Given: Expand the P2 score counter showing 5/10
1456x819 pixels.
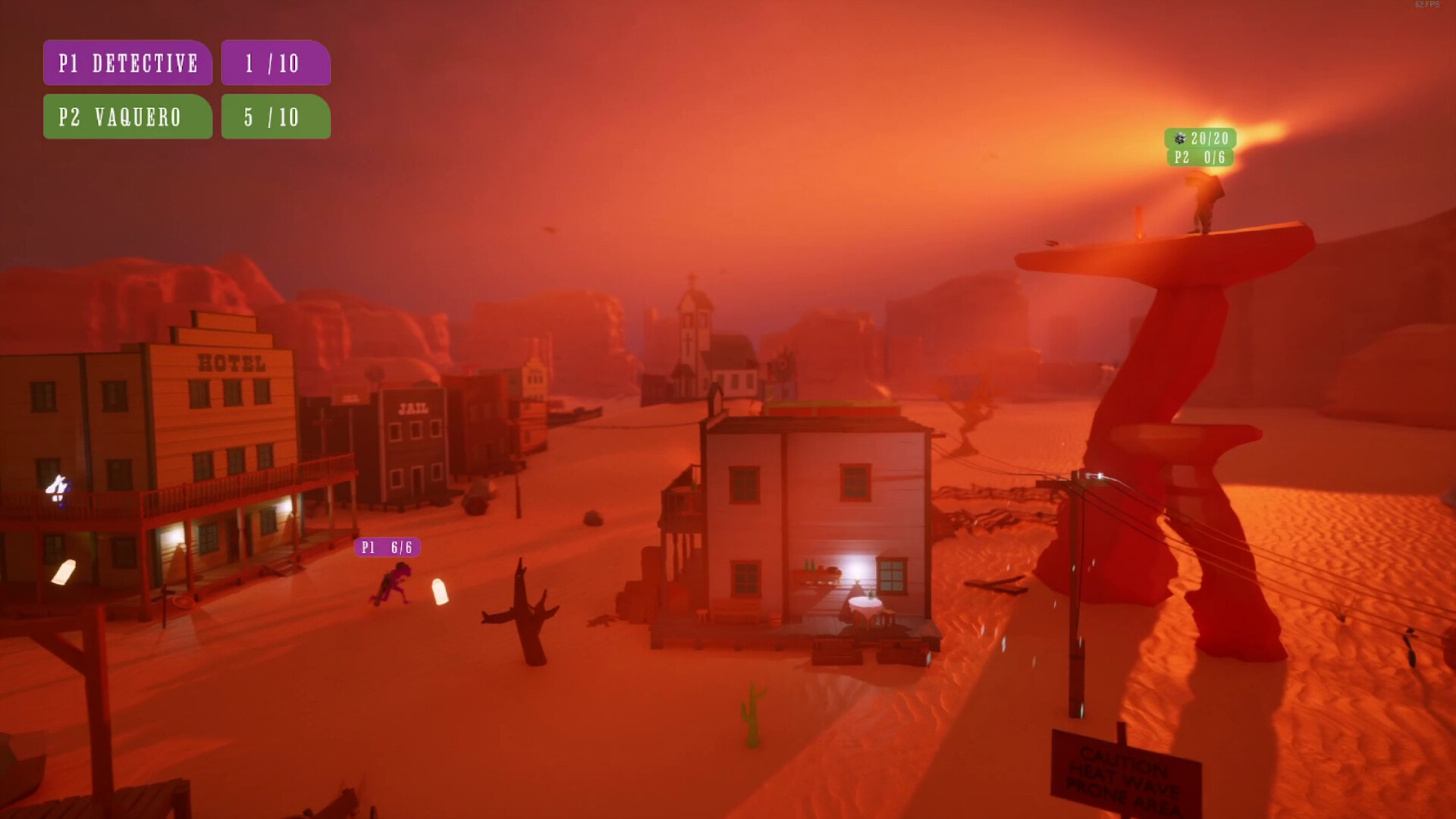Looking at the screenshot, I should pos(275,118).
